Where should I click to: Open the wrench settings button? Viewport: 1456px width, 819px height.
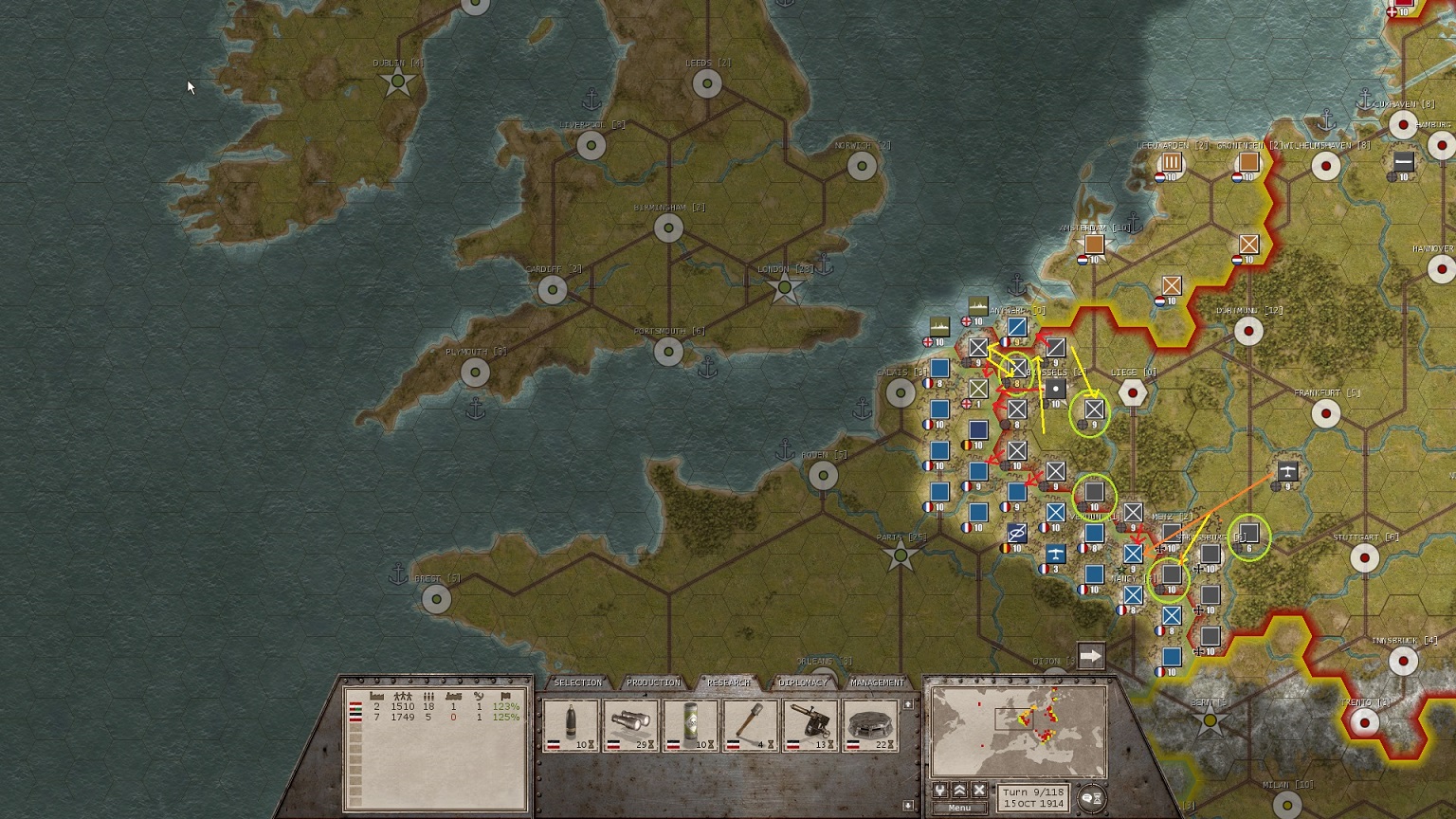[x=940, y=791]
